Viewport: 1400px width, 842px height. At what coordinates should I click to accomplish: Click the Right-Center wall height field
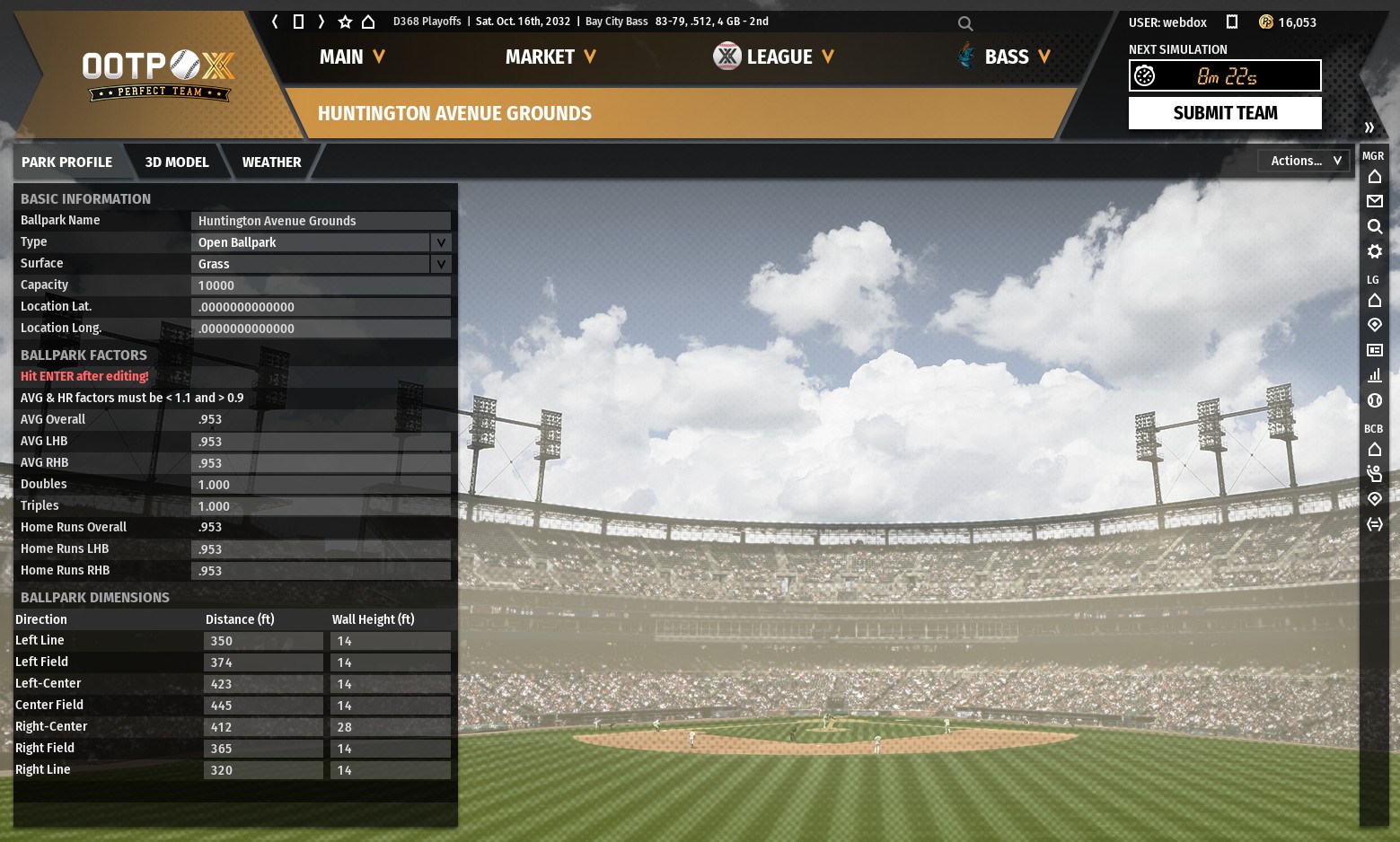pyautogui.click(x=390, y=727)
